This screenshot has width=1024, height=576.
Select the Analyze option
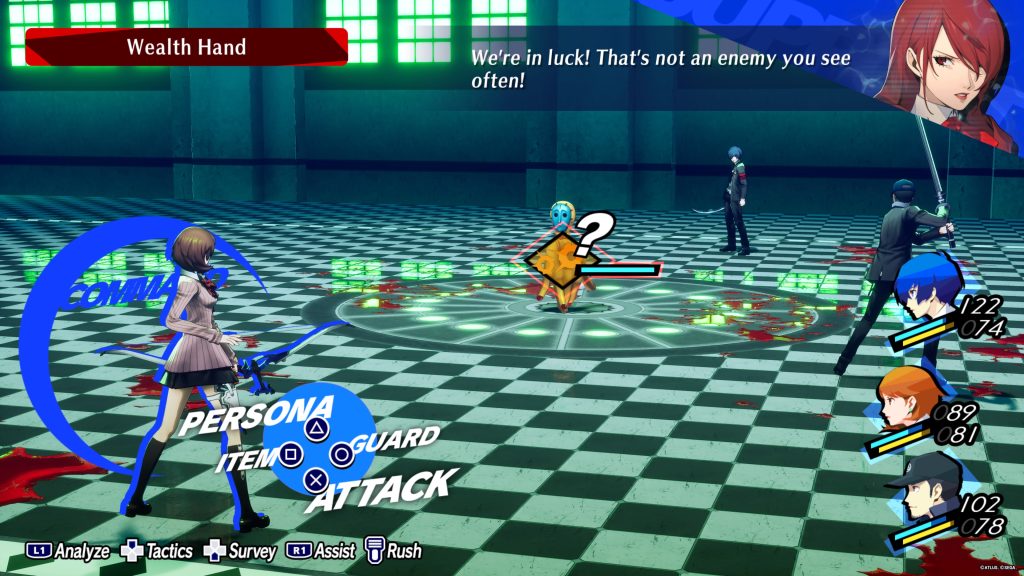coord(68,551)
